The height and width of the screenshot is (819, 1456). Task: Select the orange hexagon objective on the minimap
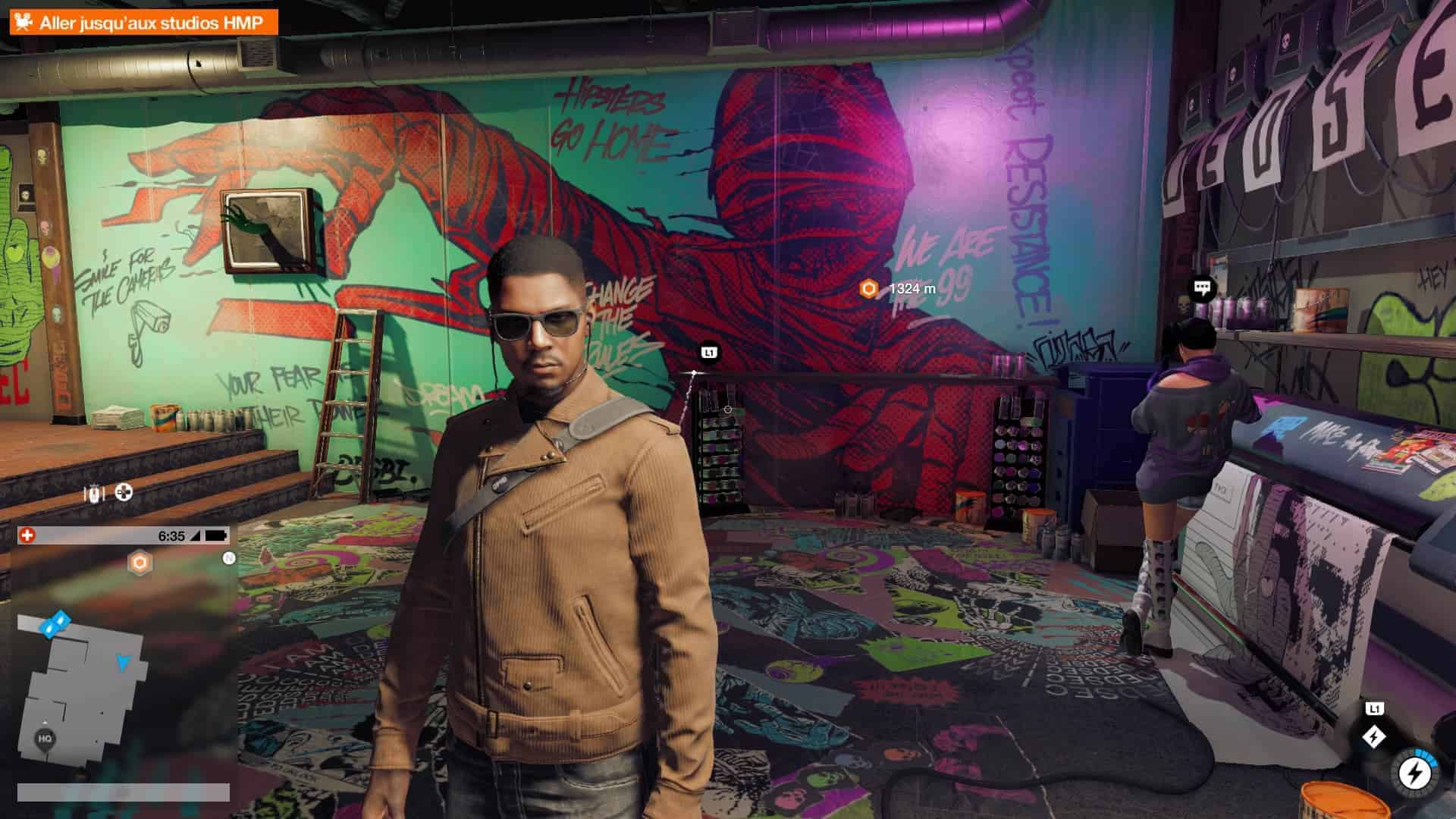tap(140, 563)
